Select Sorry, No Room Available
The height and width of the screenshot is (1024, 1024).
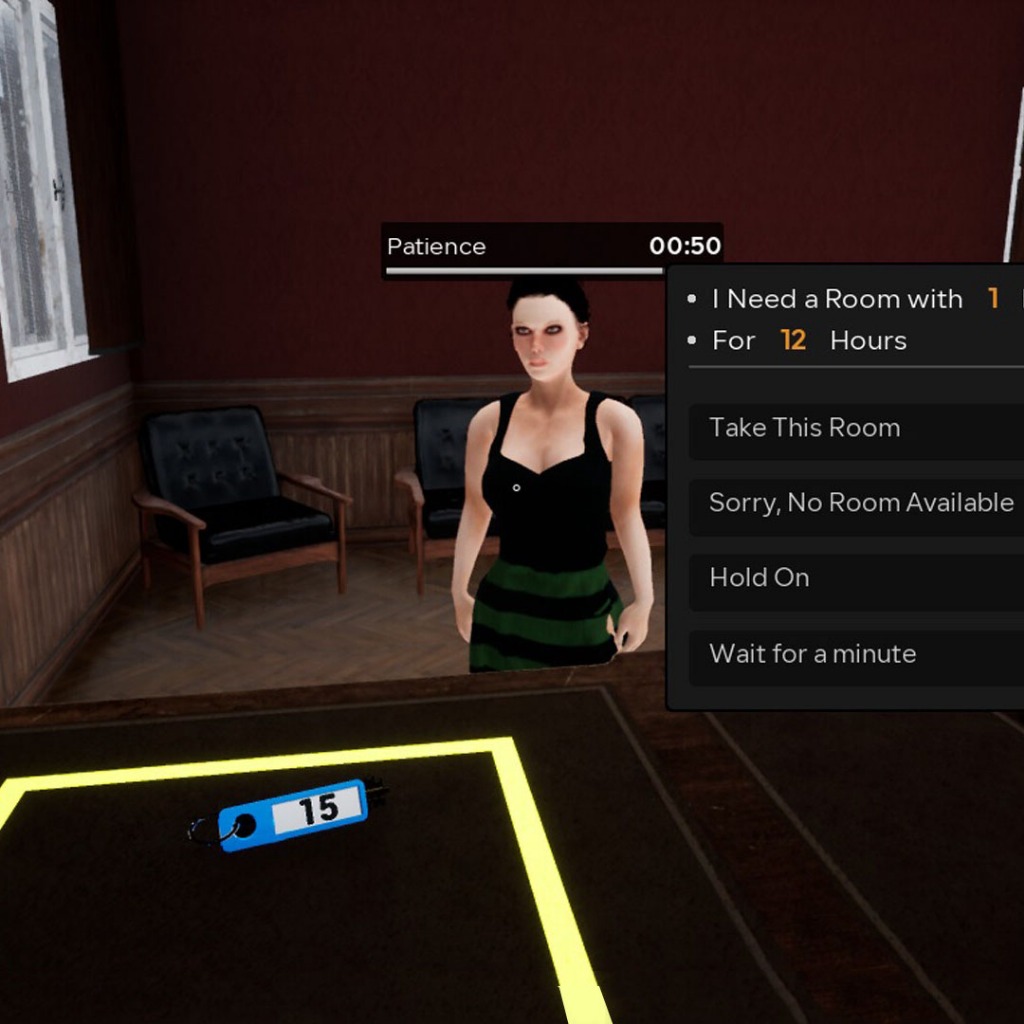pyautogui.click(x=860, y=503)
